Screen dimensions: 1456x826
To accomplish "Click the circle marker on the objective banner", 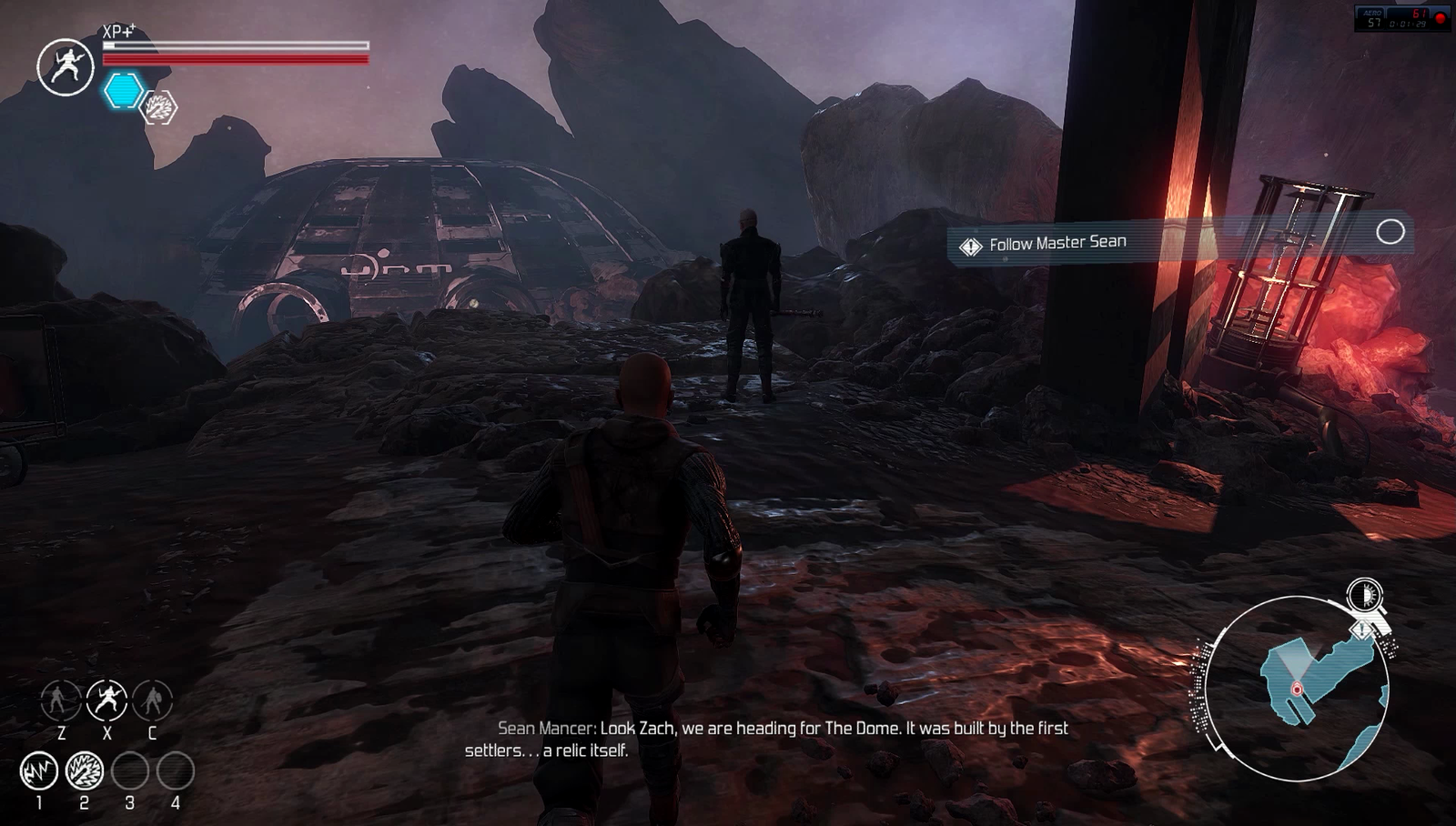I will 1390,232.
